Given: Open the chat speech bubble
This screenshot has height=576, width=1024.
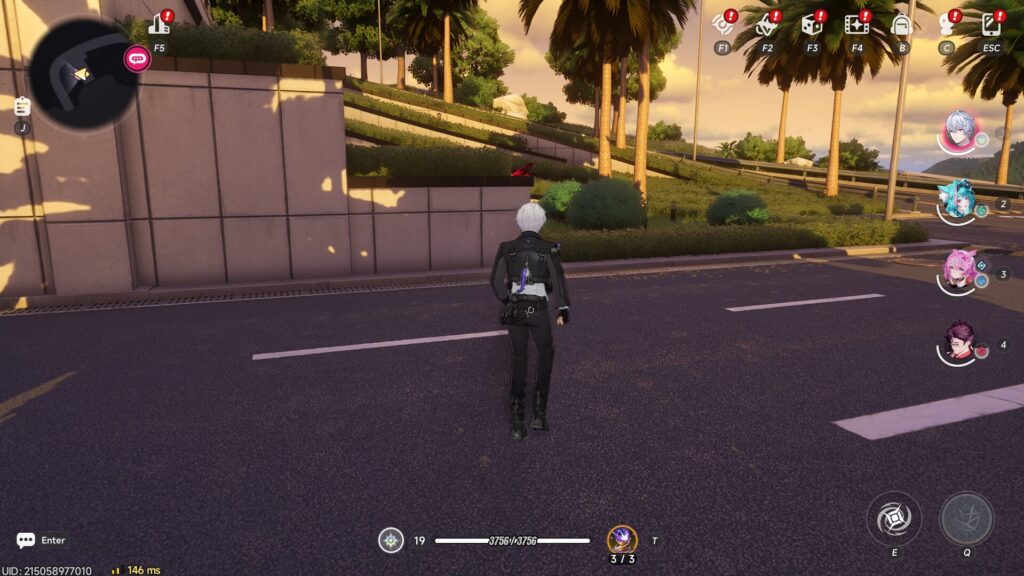Looking at the screenshot, I should (26, 540).
